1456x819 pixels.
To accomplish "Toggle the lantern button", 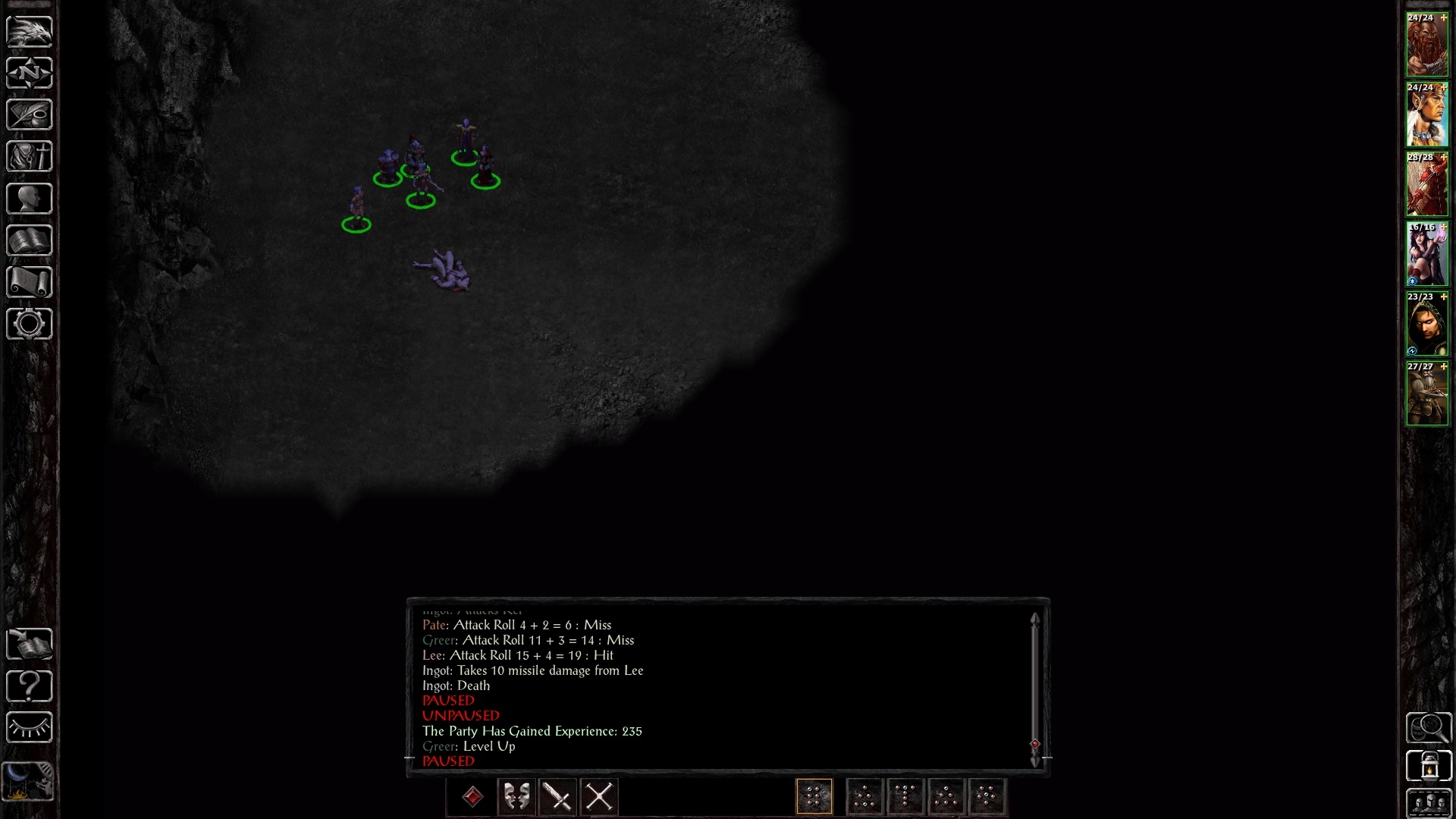I will pos(1429,766).
